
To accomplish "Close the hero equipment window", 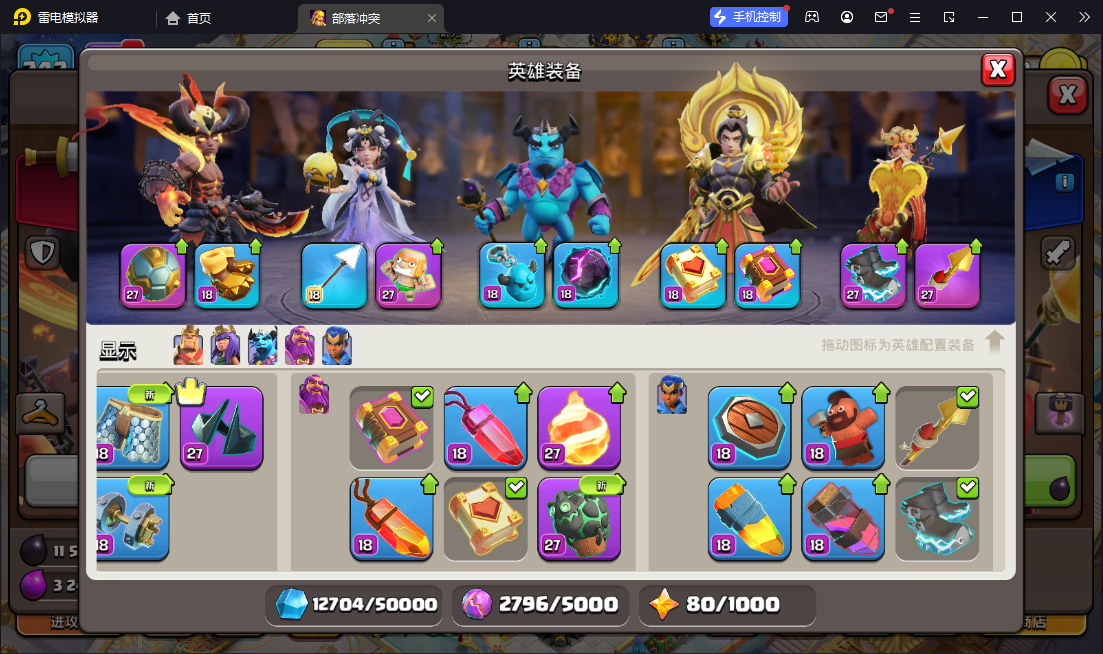I will click(x=997, y=69).
